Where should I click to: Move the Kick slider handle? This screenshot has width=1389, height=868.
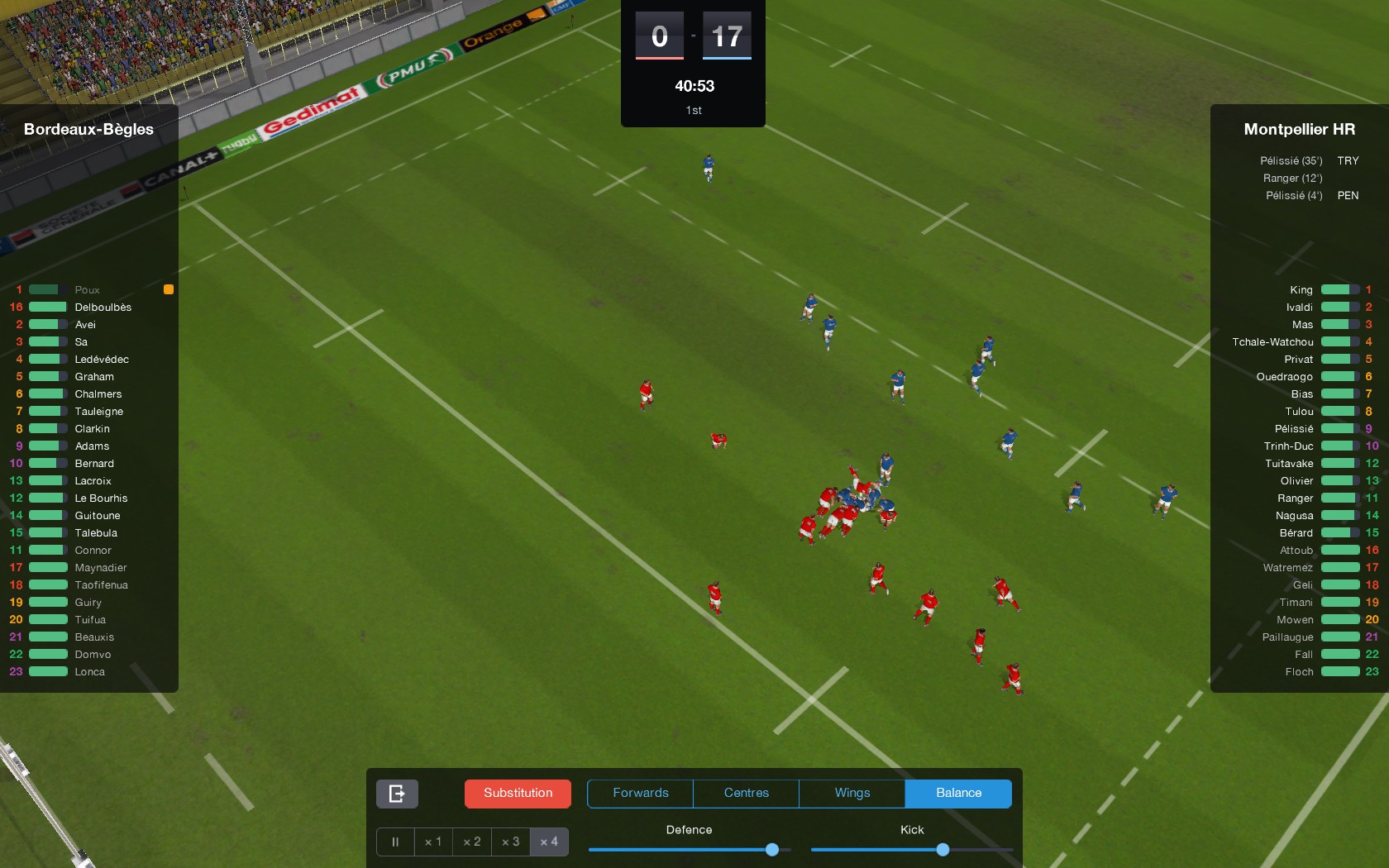click(943, 849)
